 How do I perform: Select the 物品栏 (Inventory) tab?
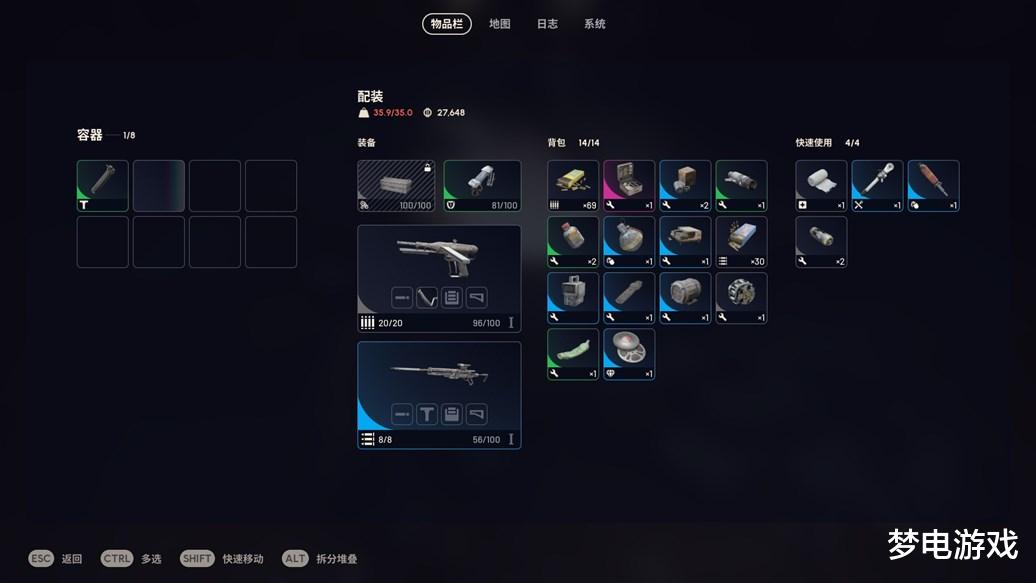click(446, 24)
